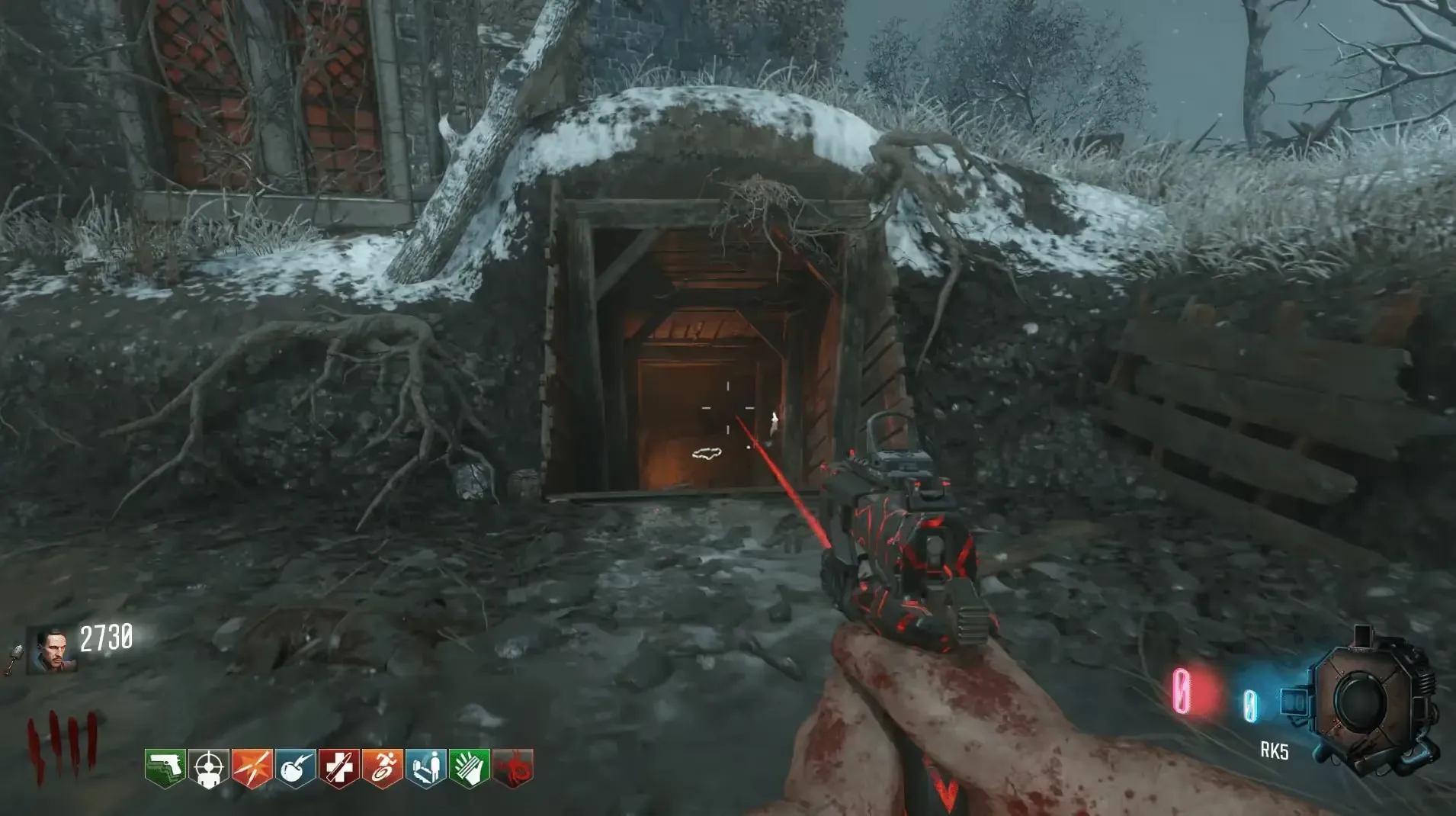Click the Stamin-Up runner perk icon
The width and height of the screenshot is (1456, 816).
382,768
